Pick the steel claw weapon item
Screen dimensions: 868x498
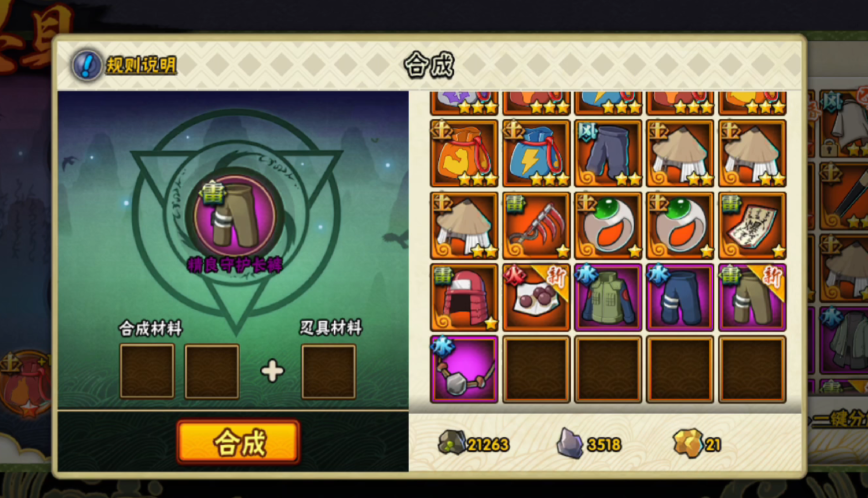536,225
